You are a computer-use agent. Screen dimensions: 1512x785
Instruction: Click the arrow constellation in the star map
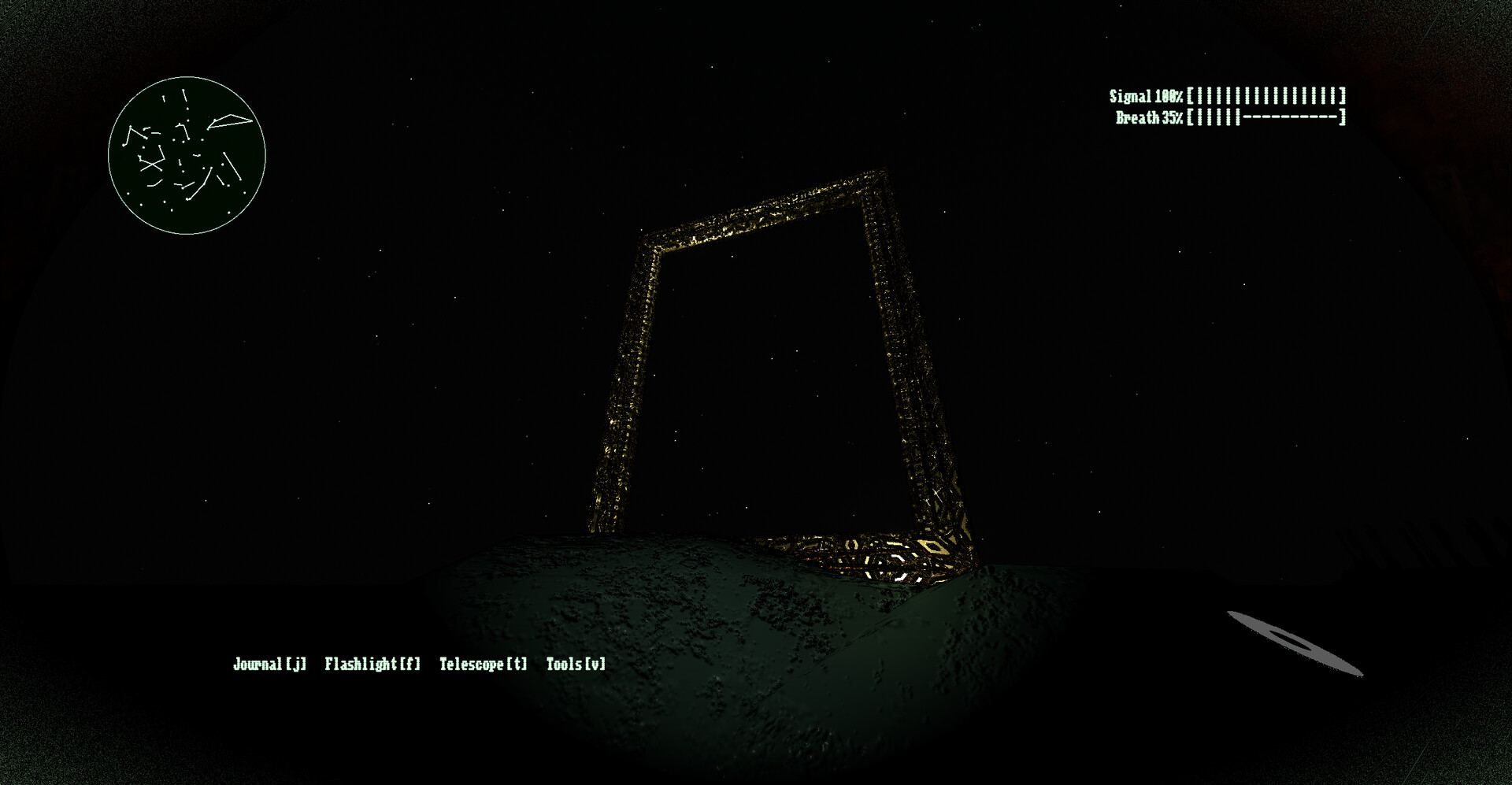(x=228, y=122)
